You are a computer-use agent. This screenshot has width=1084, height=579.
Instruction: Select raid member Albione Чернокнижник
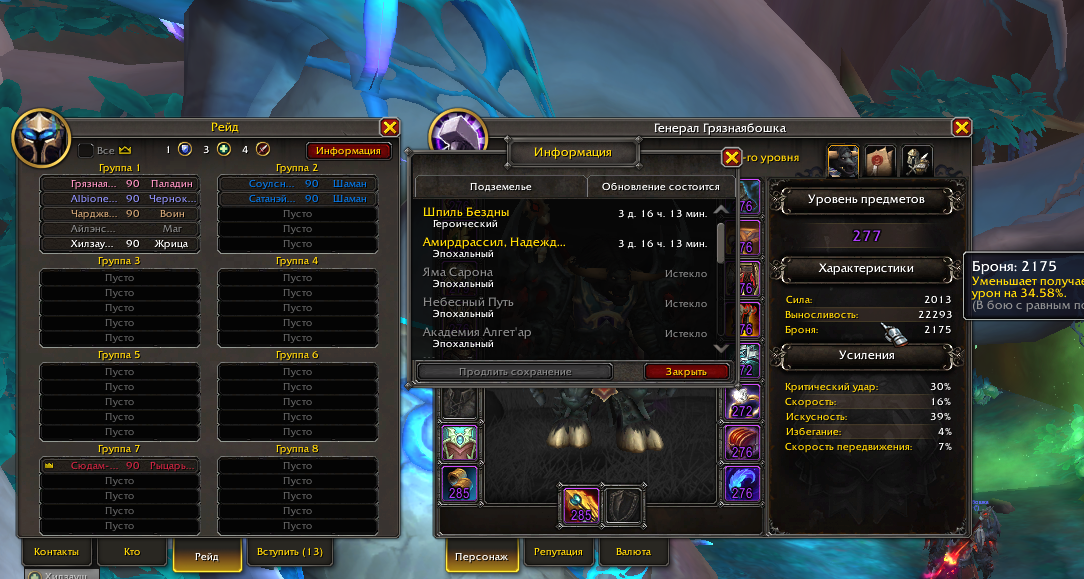tap(118, 199)
